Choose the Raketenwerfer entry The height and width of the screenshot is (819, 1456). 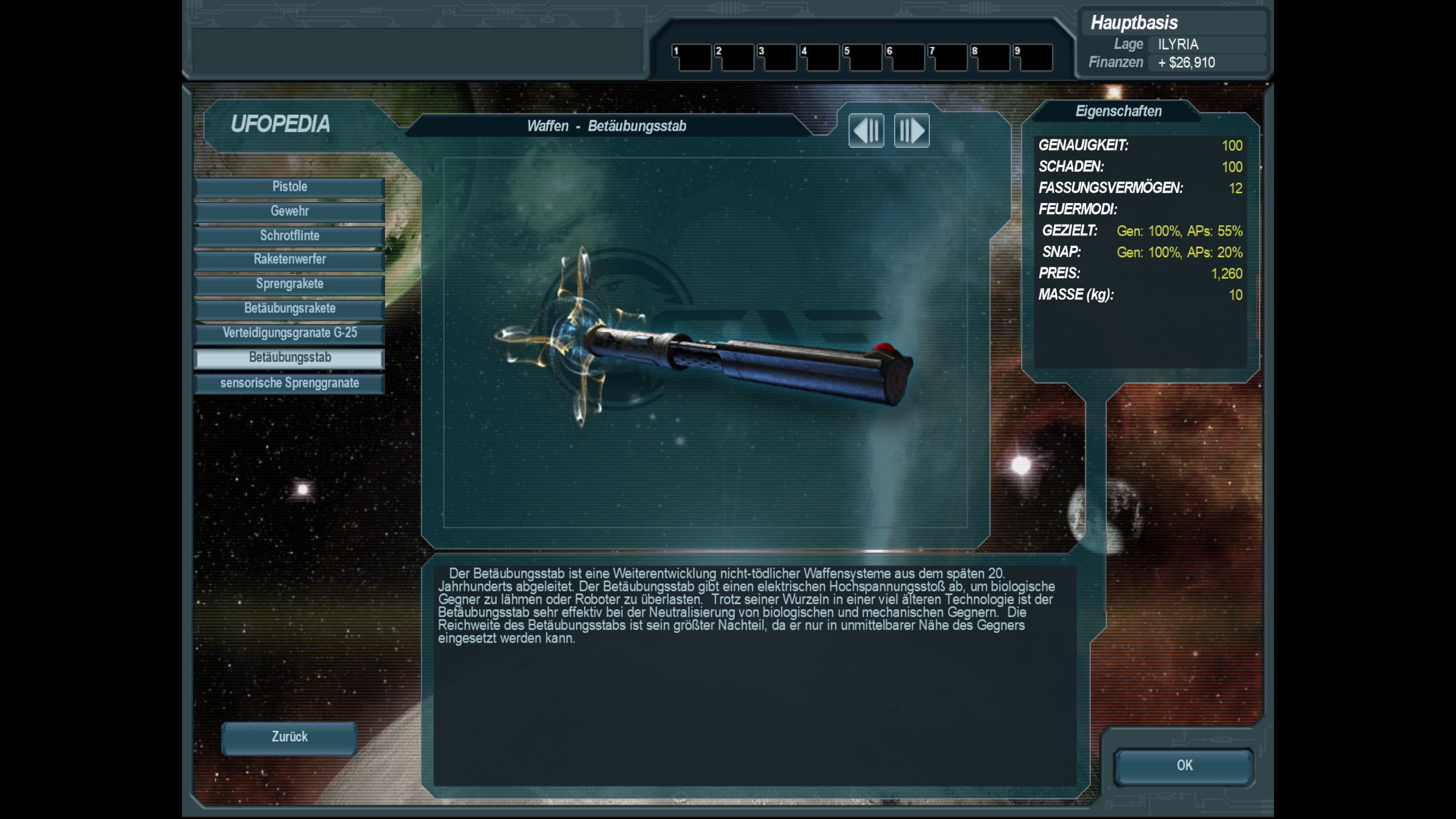pos(289,260)
